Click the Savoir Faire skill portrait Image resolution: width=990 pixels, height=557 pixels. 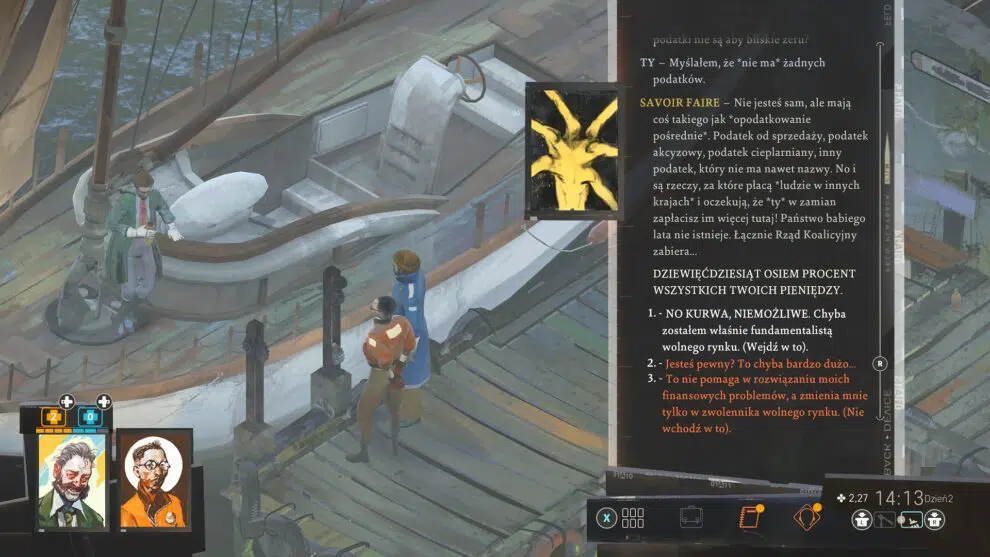[572, 148]
